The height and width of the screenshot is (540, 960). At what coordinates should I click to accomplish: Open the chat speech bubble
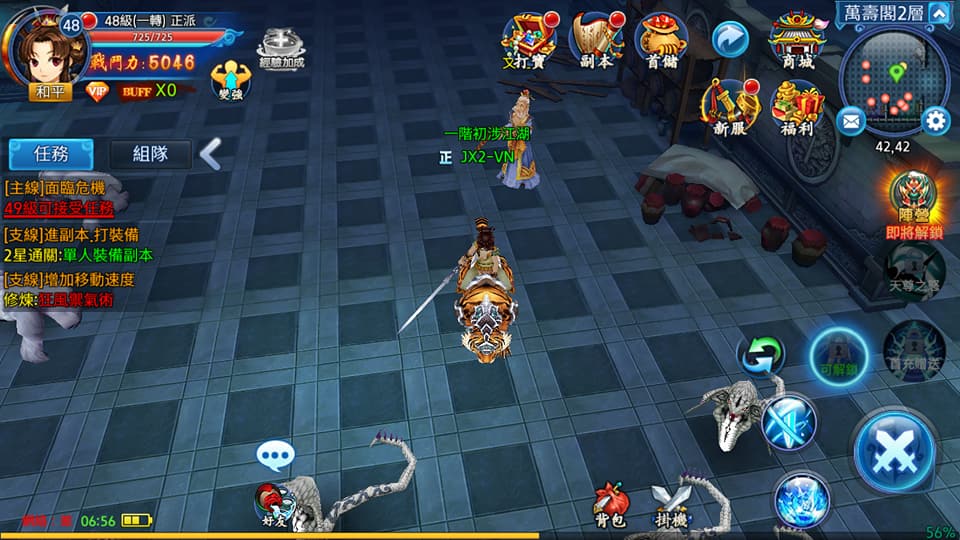275,456
